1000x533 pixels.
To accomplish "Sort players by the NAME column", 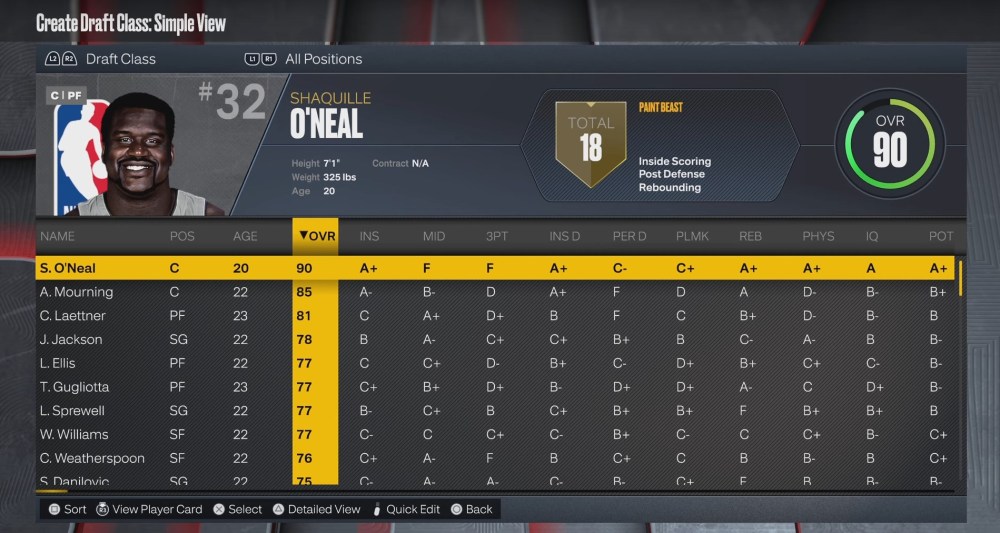I will coord(58,237).
